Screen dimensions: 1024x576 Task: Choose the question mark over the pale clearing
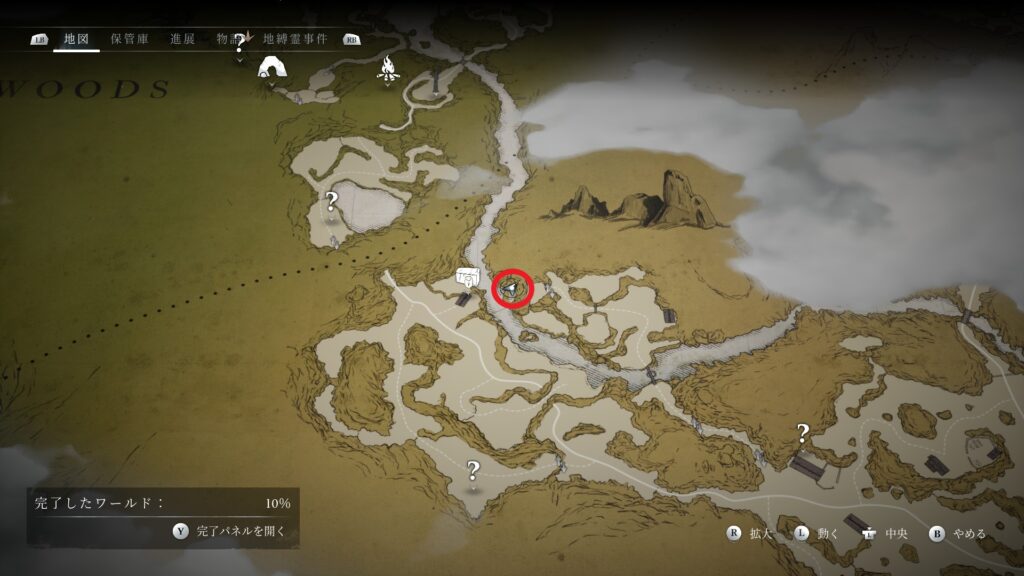(332, 202)
